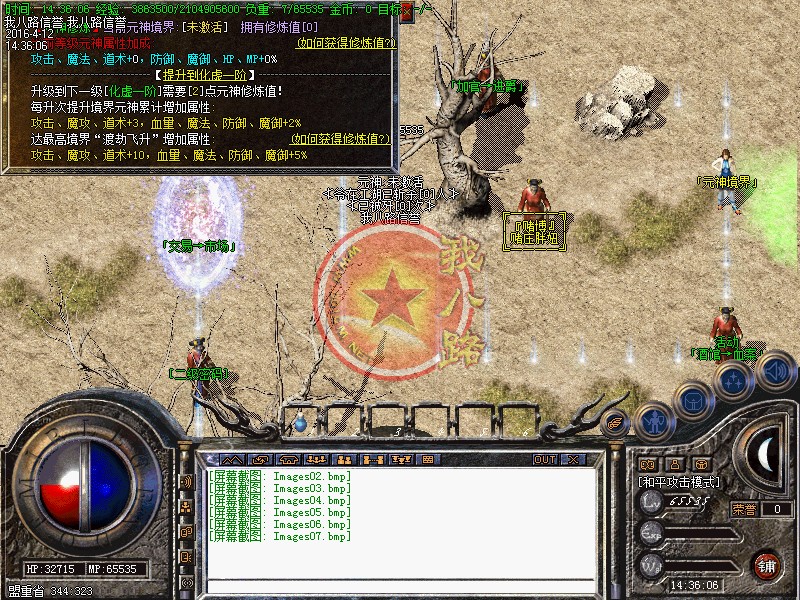Click the chat text input field
Screen dimensions: 800x600
400,586
